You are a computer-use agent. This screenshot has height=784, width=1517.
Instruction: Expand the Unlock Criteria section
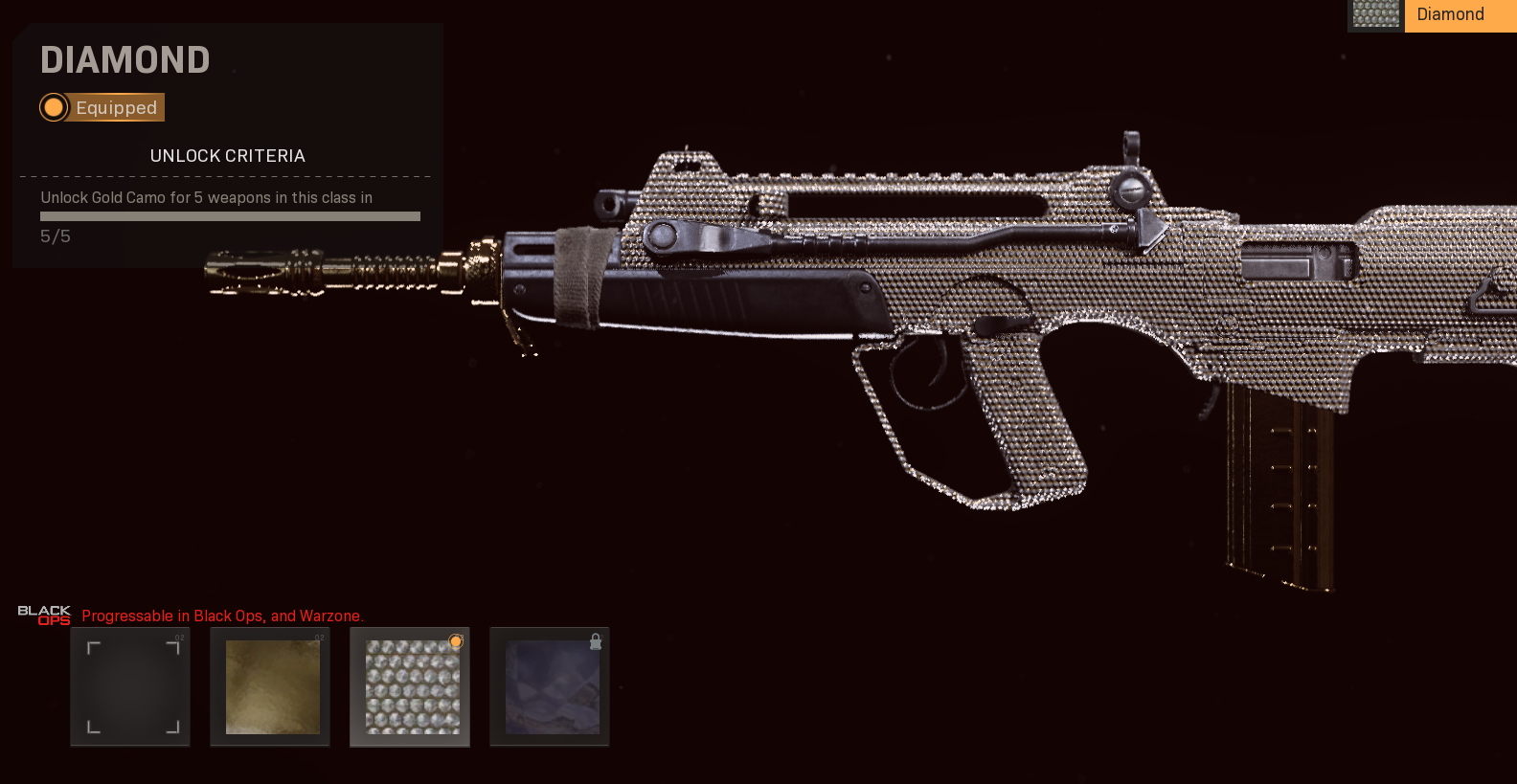[227, 155]
